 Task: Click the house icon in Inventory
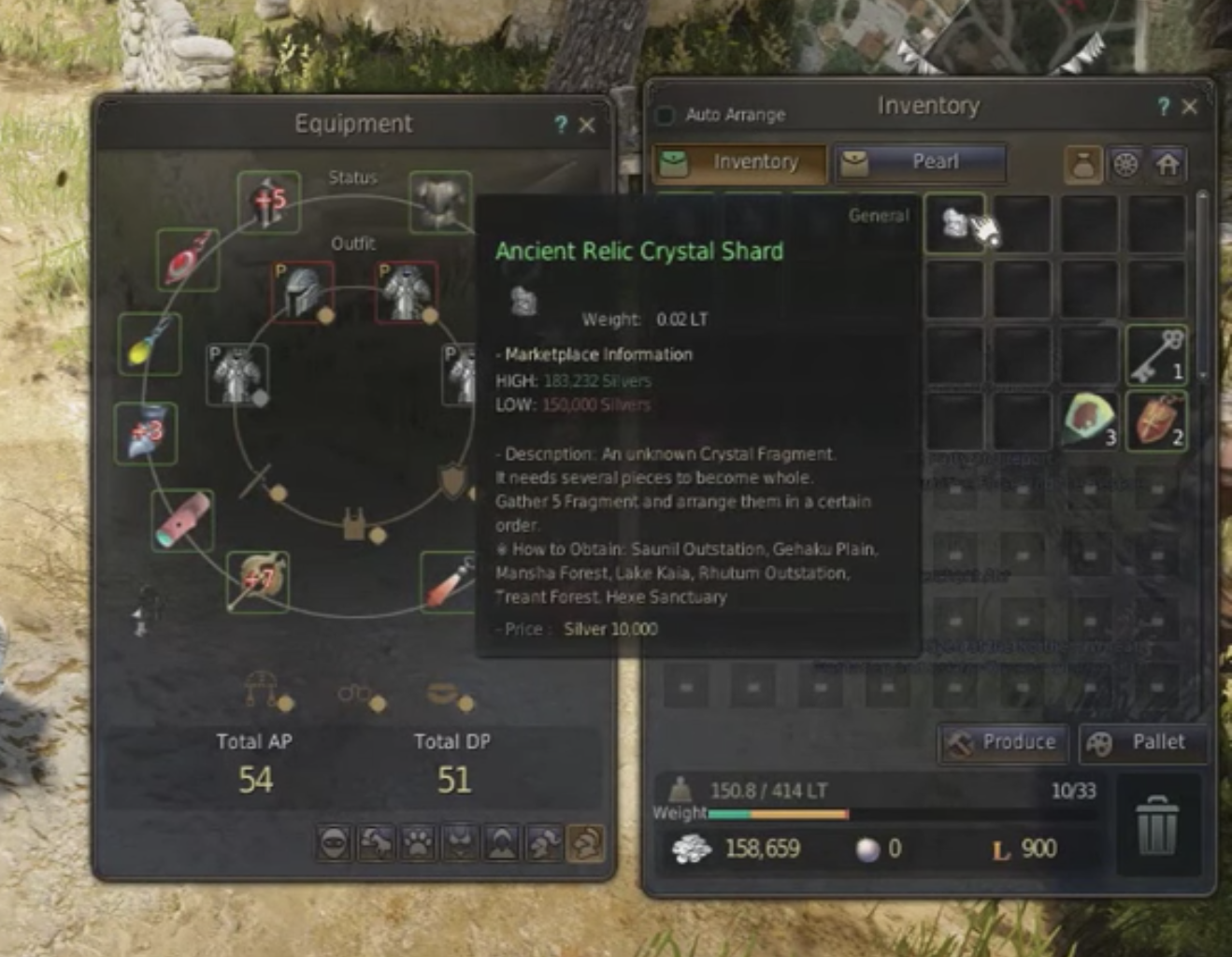(x=1168, y=165)
